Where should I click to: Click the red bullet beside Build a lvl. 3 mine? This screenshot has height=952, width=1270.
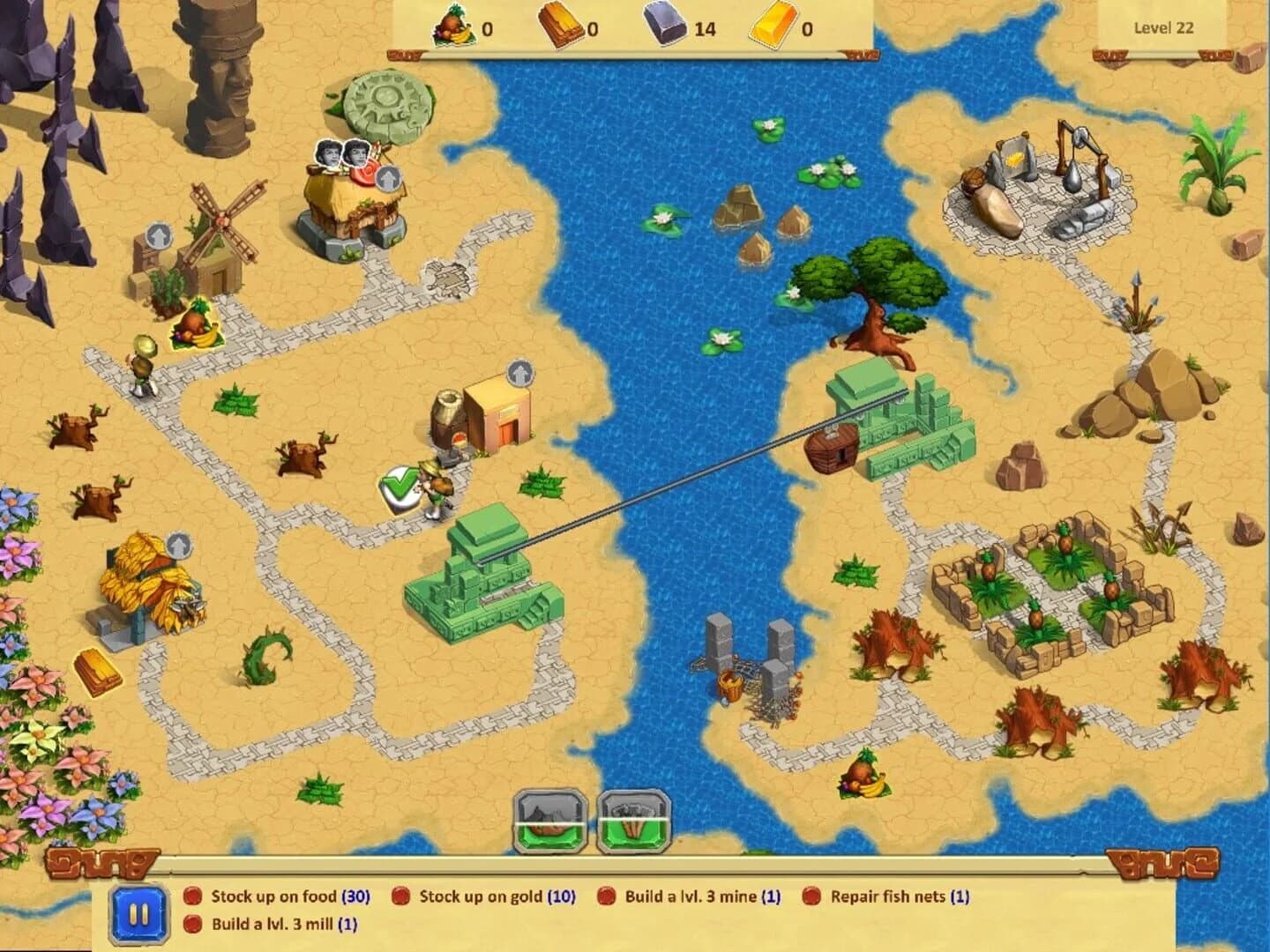pos(606,895)
